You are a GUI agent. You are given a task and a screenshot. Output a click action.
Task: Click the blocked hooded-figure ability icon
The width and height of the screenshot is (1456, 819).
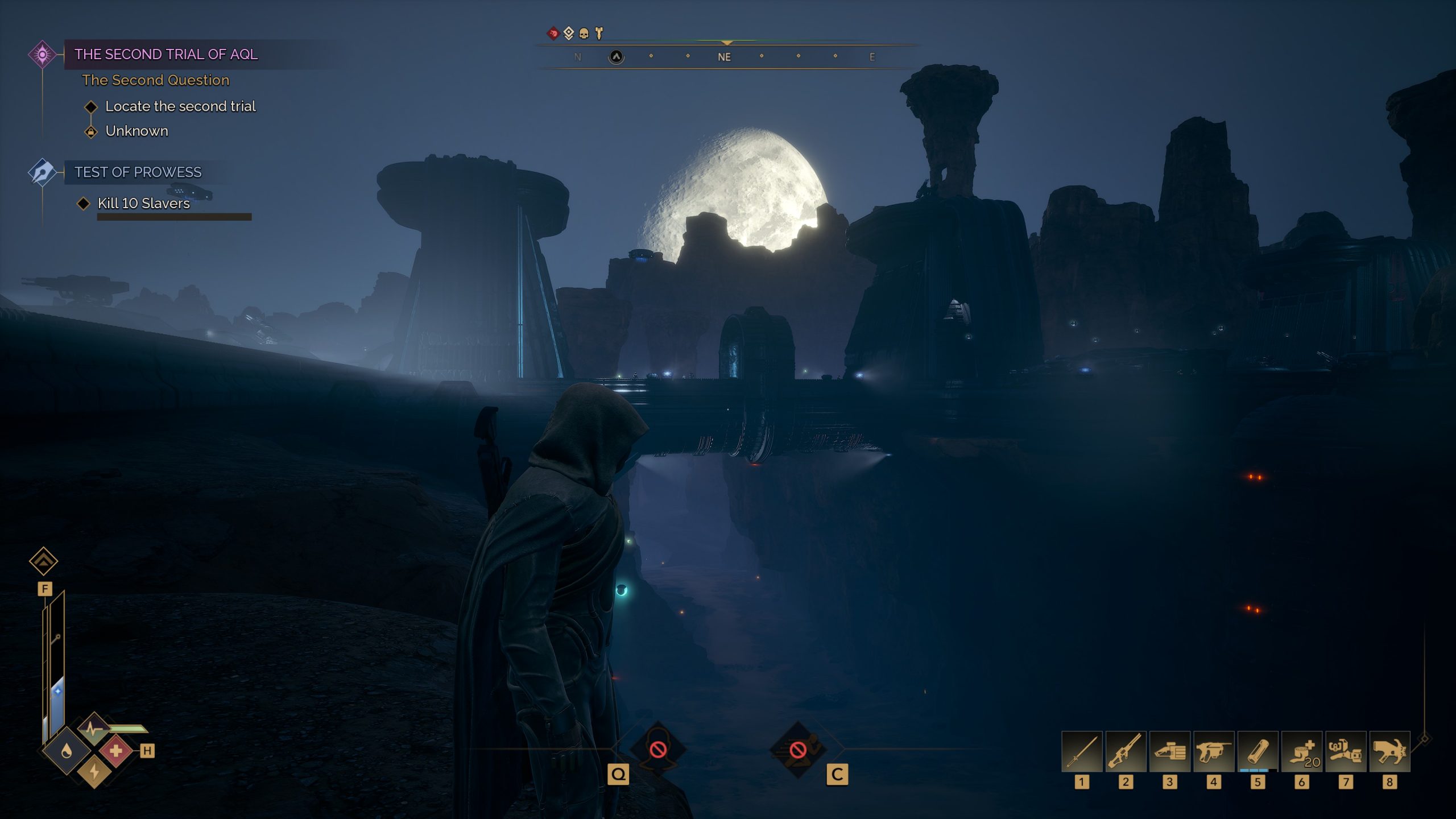(x=658, y=750)
